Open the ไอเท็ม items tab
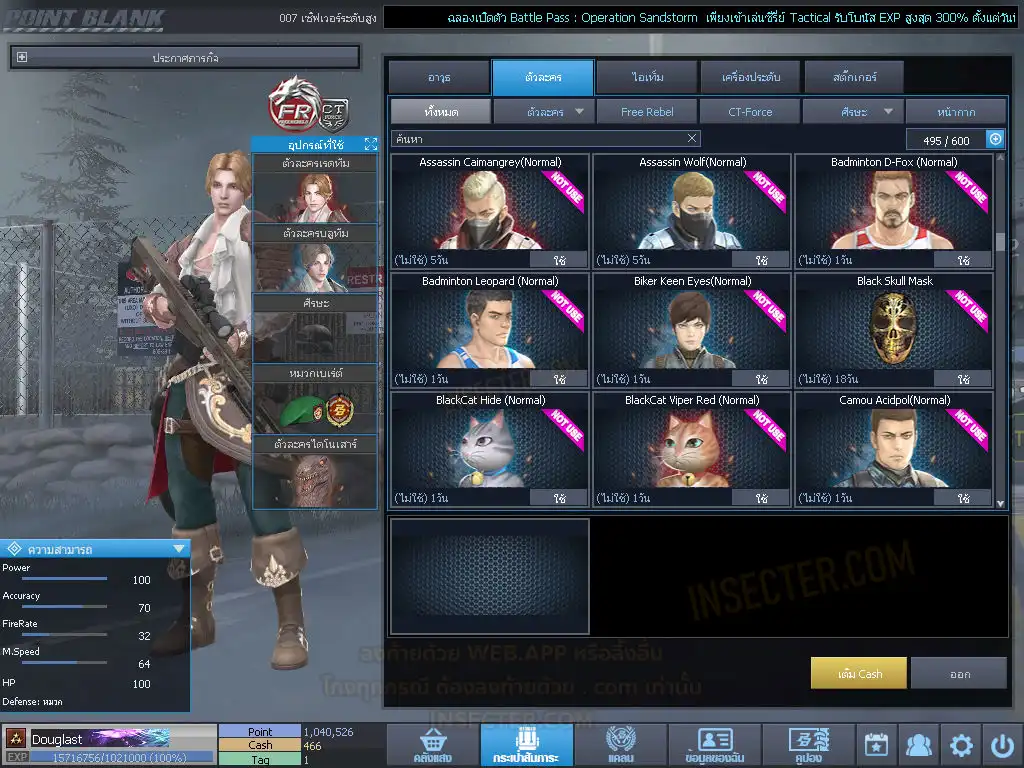This screenshot has width=1024, height=768. click(647, 77)
